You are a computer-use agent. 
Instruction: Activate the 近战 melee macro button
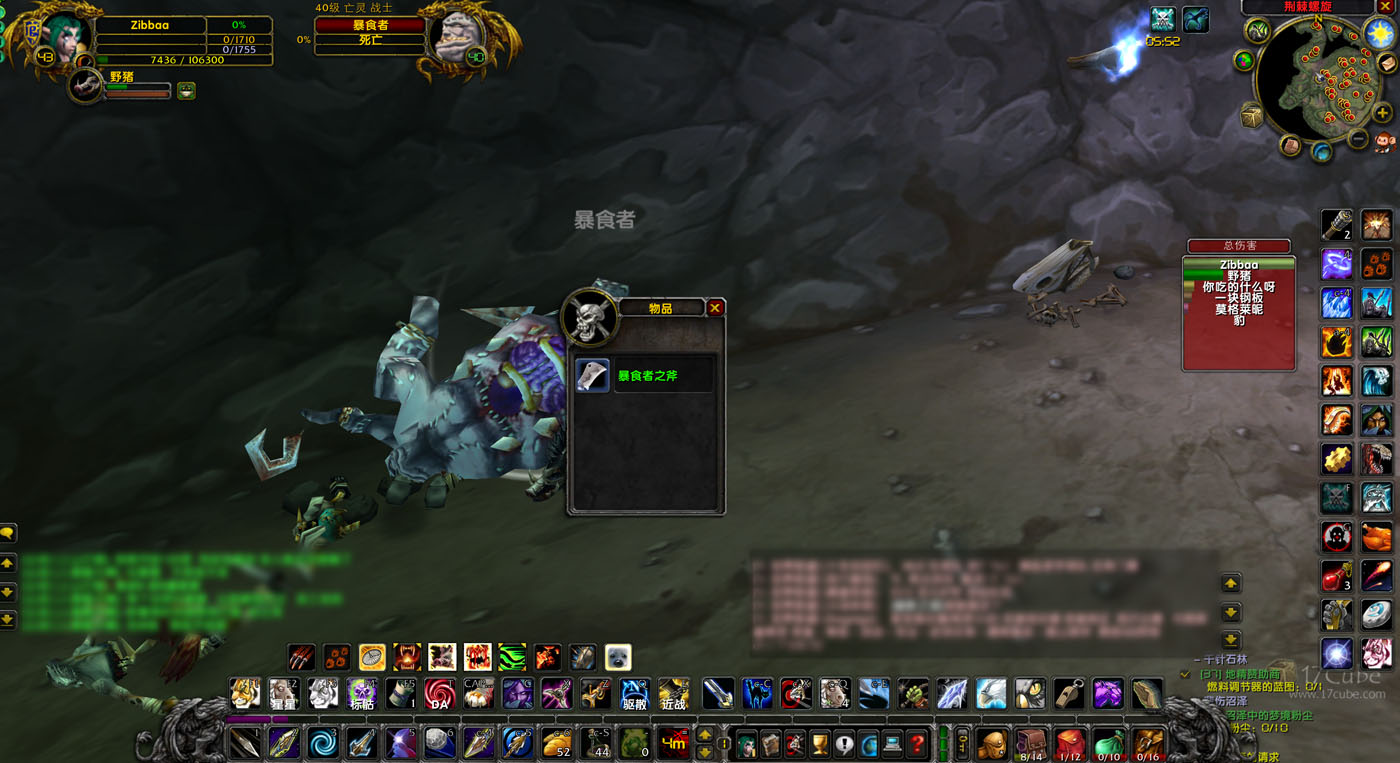point(672,696)
